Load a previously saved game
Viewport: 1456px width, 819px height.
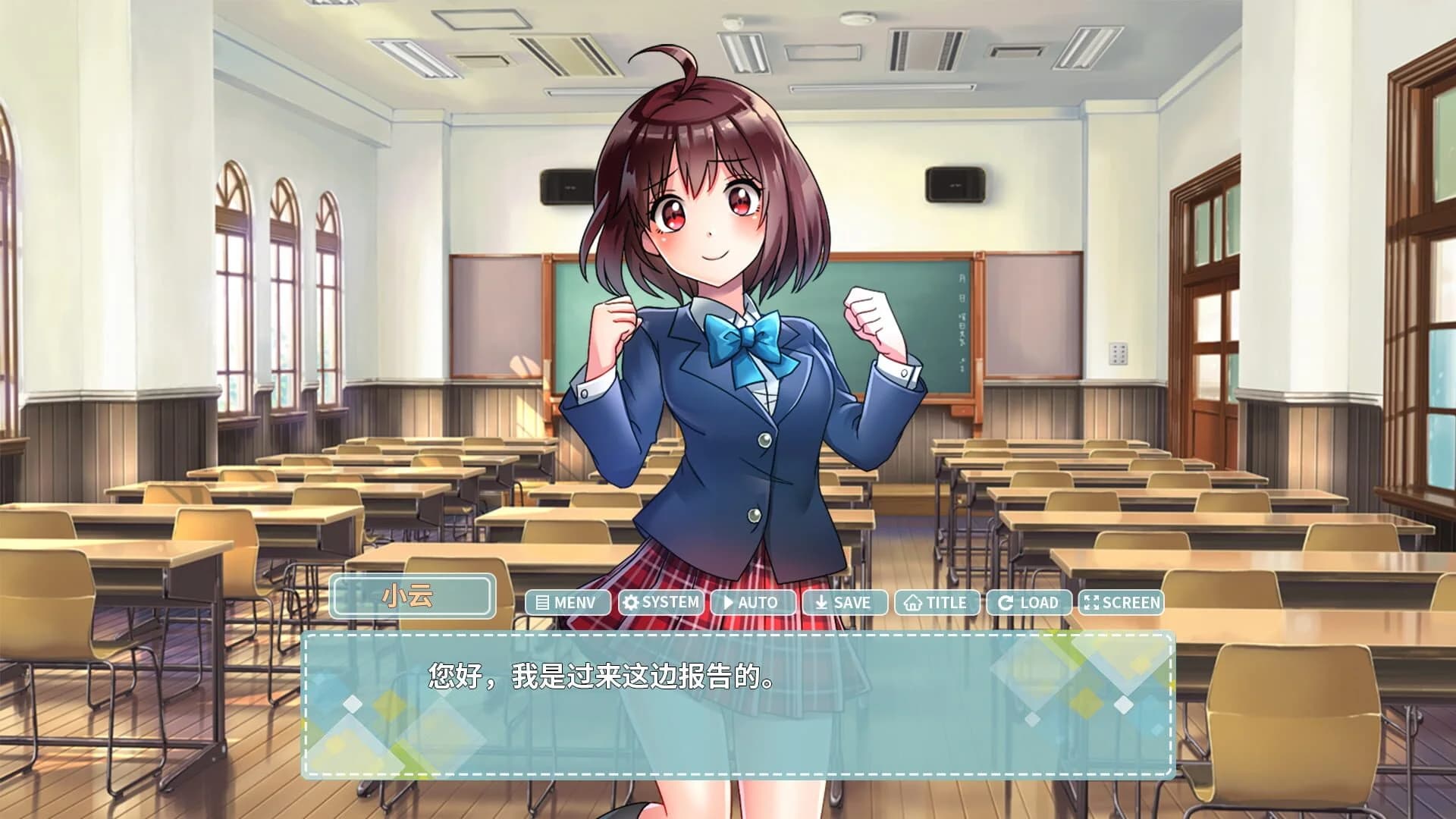pyautogui.click(x=1029, y=603)
